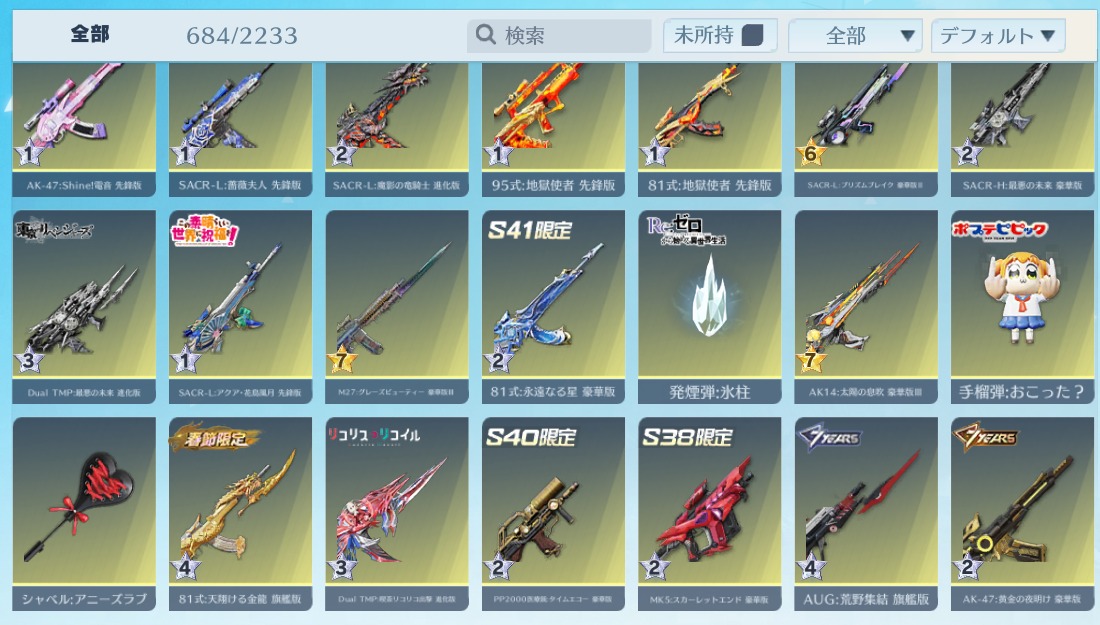Choose the SACR-L:薔薇夫人 blue rifle skin
Viewport: 1100px width, 625px height.
tap(240, 120)
